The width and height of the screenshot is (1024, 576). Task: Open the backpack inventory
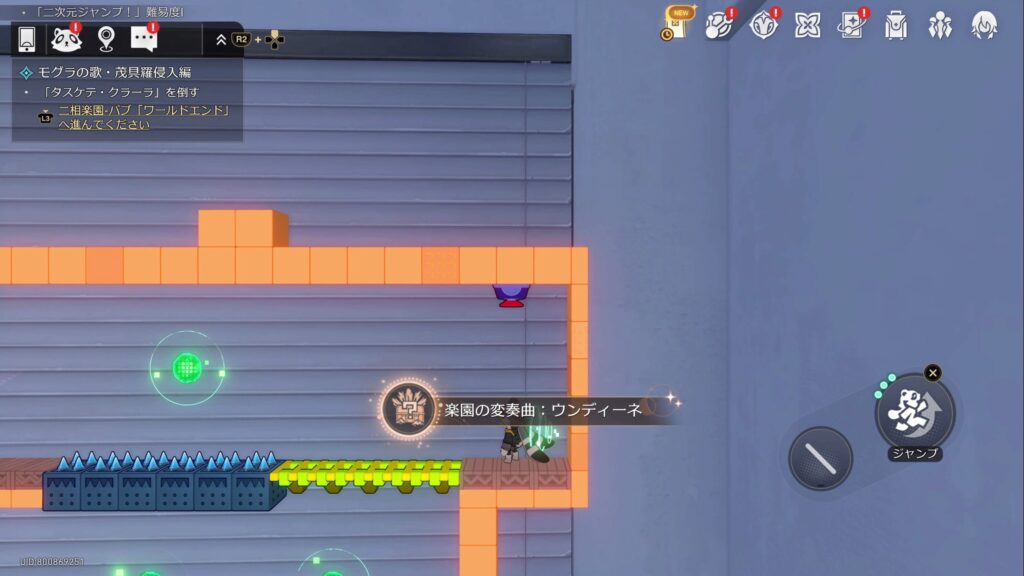click(896, 24)
